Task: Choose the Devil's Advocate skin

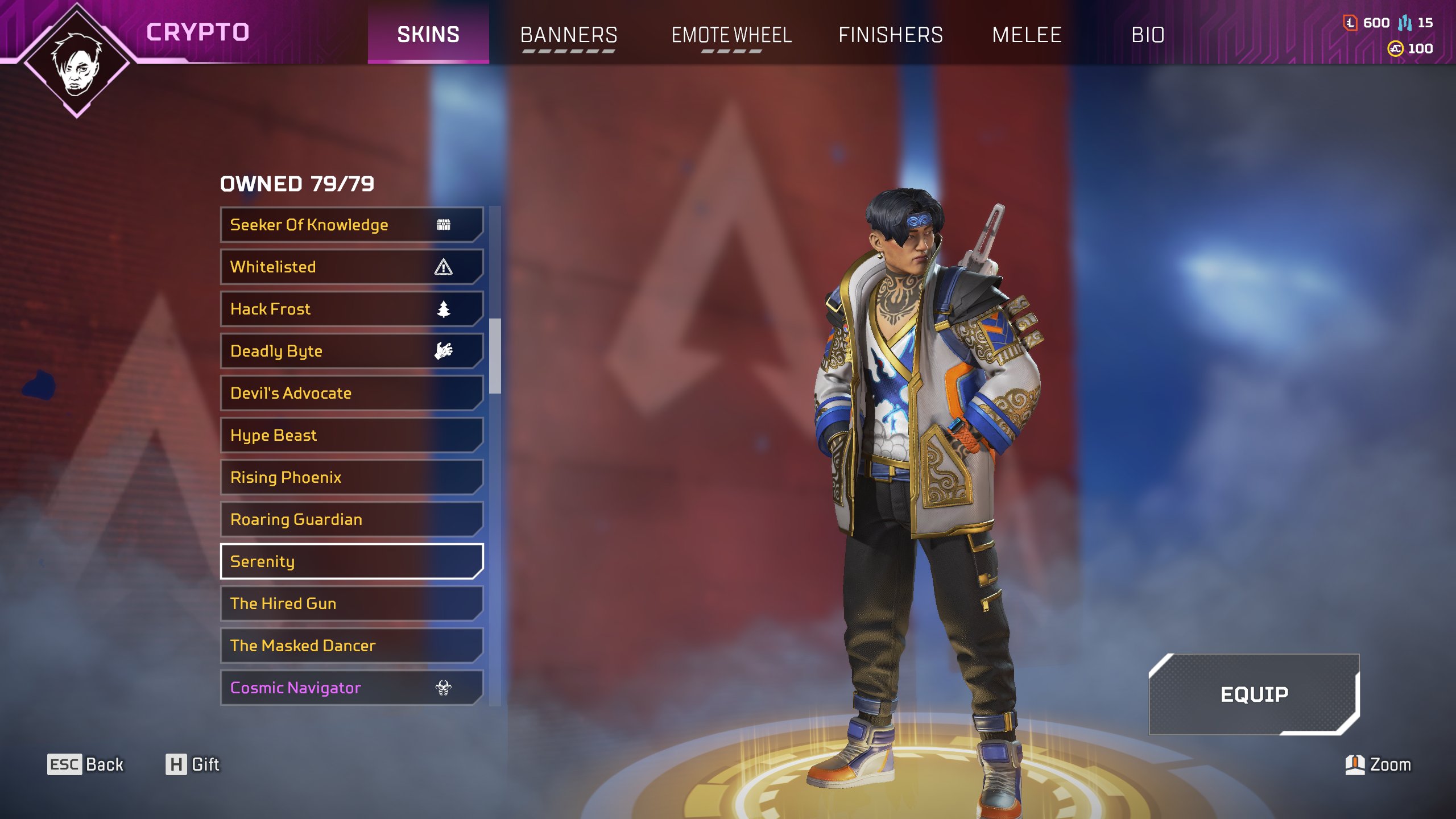Action: point(351,393)
